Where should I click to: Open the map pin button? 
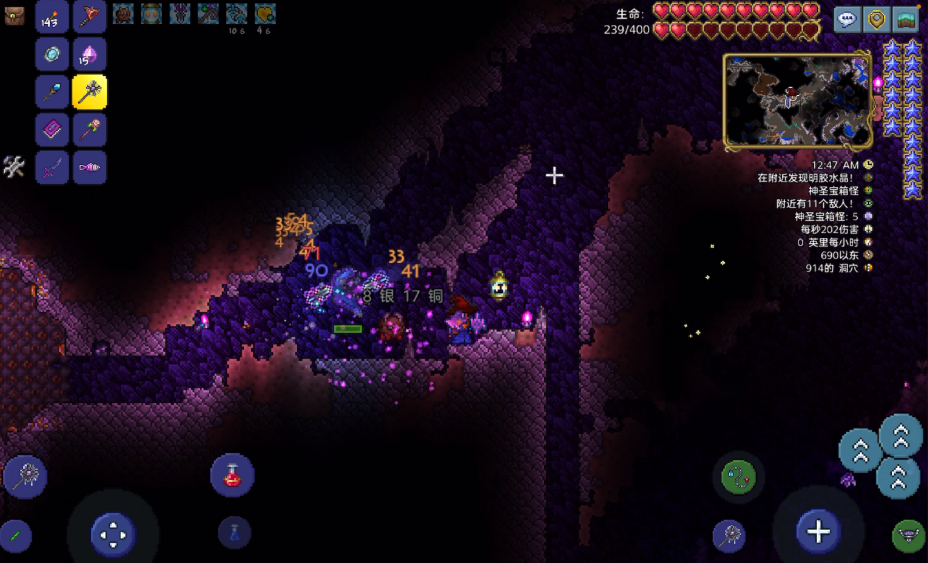[877, 19]
